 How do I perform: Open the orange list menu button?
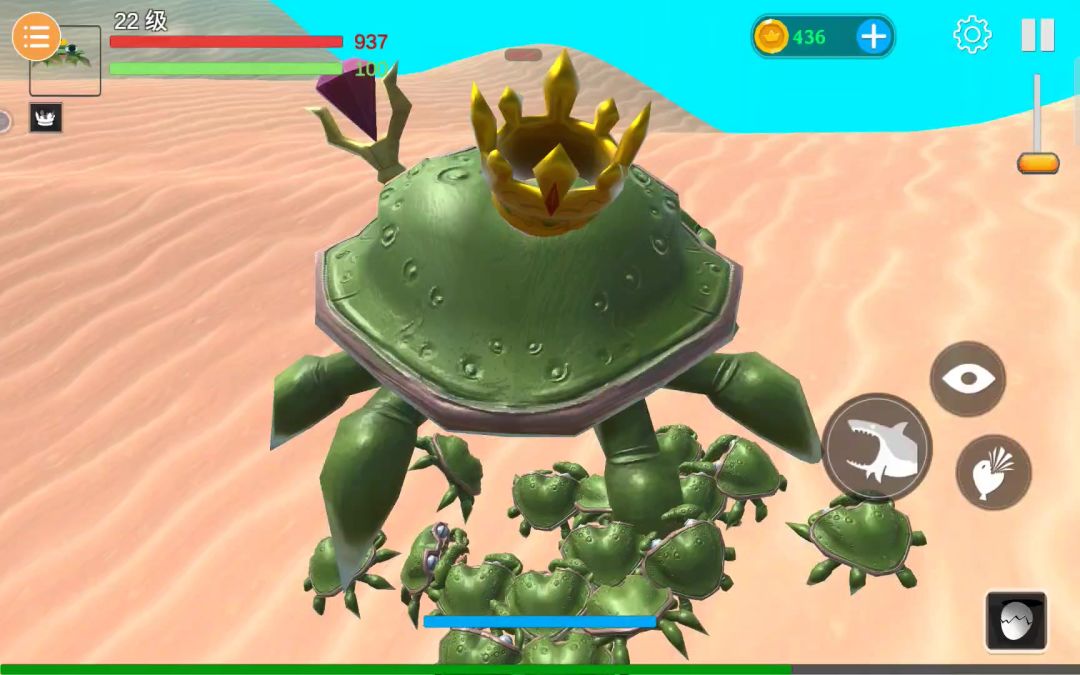[x=36, y=37]
